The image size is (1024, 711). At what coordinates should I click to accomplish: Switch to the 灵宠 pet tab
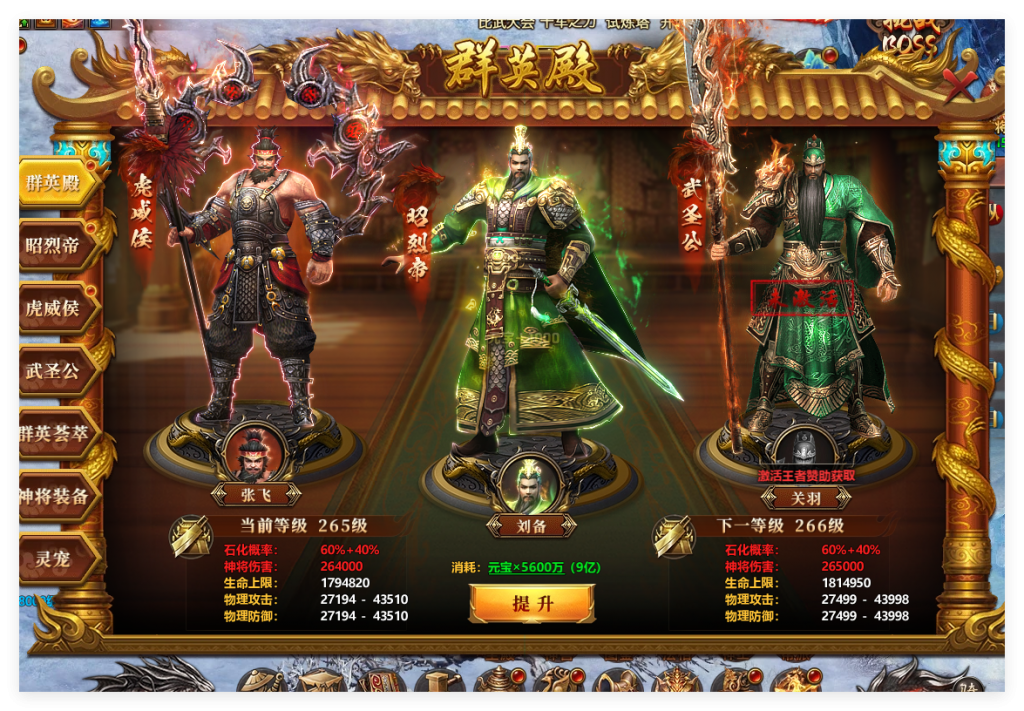coord(55,558)
